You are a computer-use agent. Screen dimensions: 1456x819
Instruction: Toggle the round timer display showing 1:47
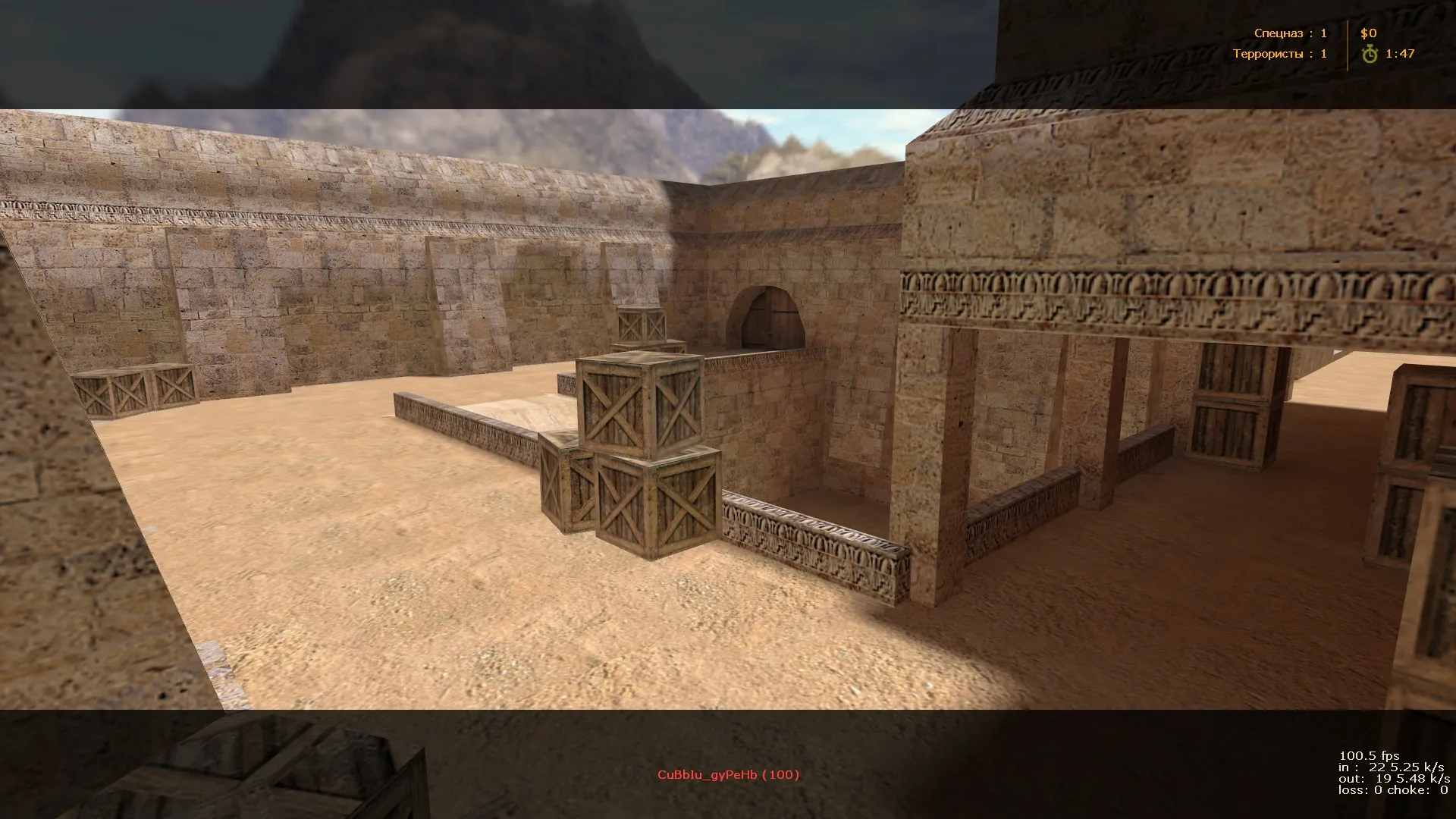click(x=1401, y=54)
